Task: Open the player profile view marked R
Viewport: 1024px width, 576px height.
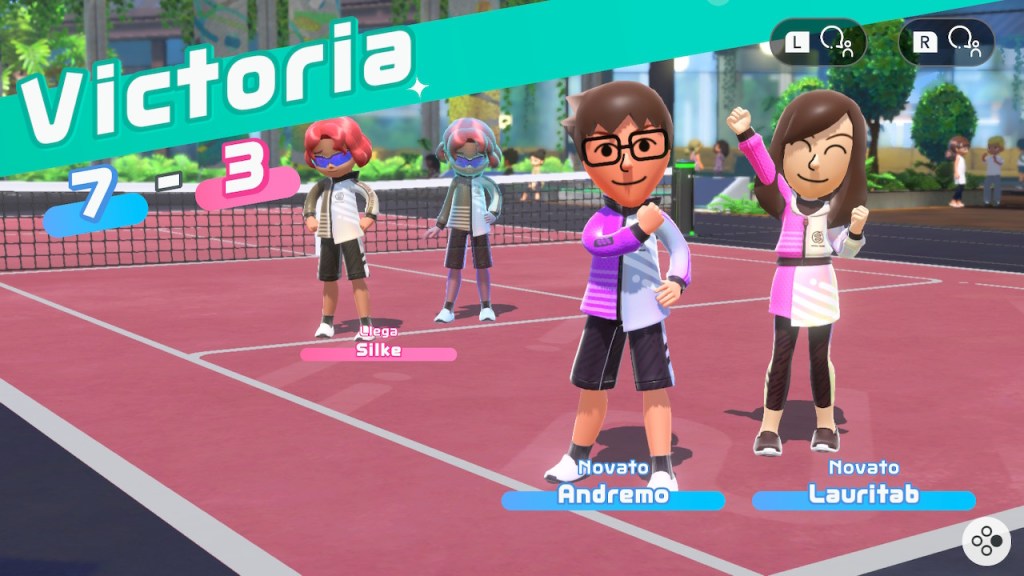Action: (x=946, y=42)
